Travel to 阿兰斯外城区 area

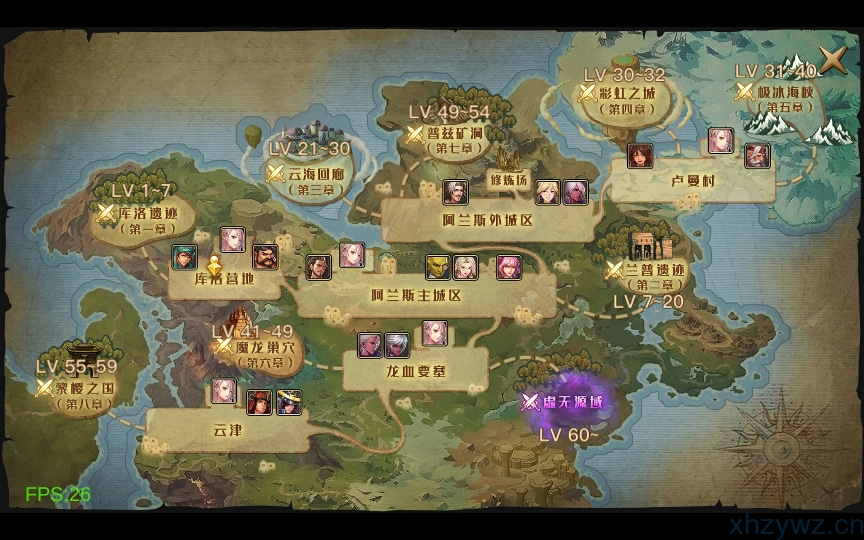487,220
